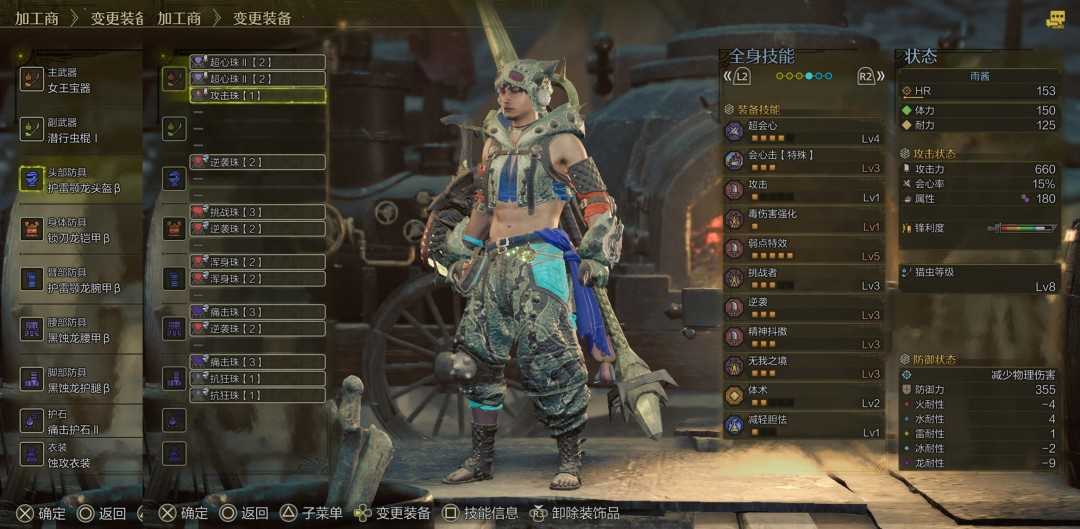Click the 会心击【特殊】 skill entry
The height and width of the screenshot is (529, 1080).
pyautogui.click(x=803, y=161)
